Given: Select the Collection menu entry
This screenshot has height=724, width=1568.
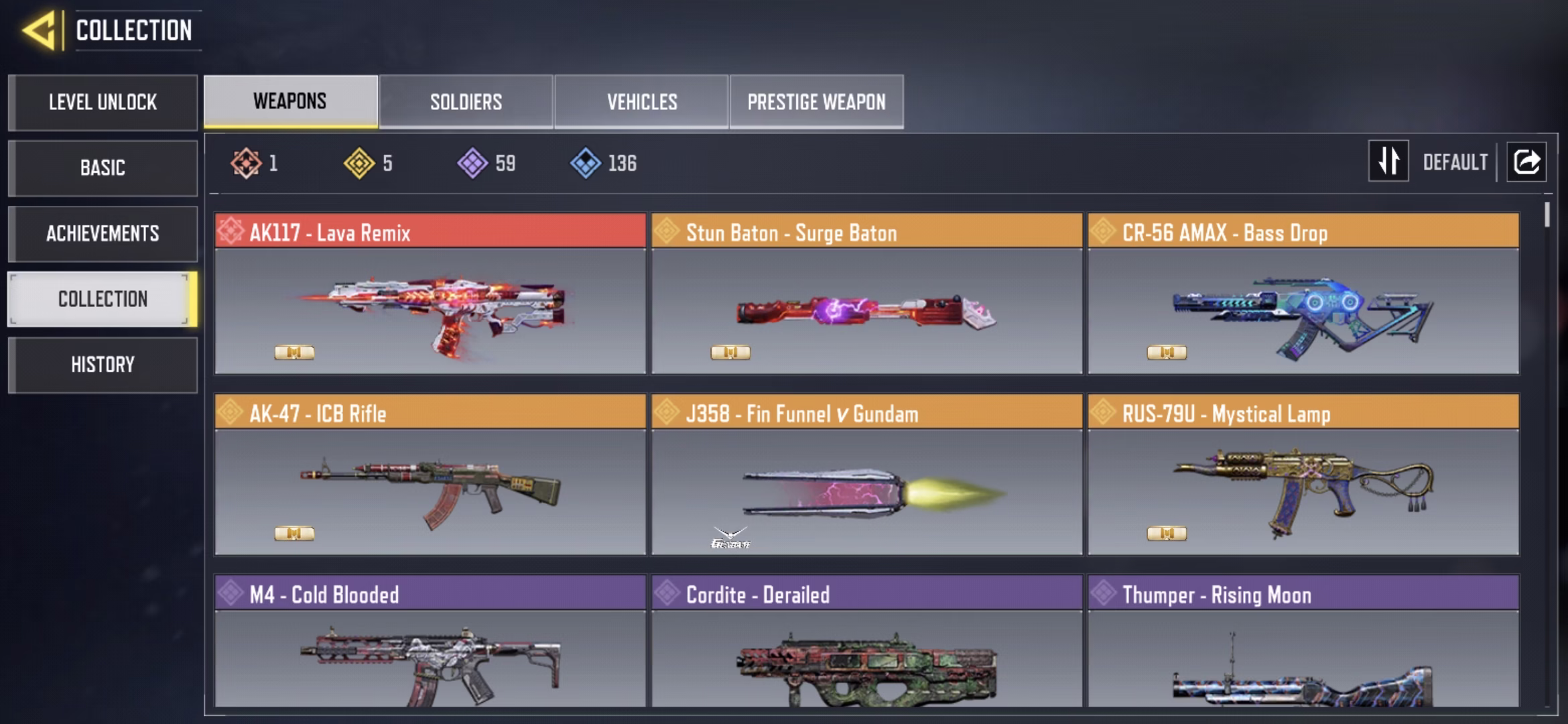Looking at the screenshot, I should click(x=103, y=299).
